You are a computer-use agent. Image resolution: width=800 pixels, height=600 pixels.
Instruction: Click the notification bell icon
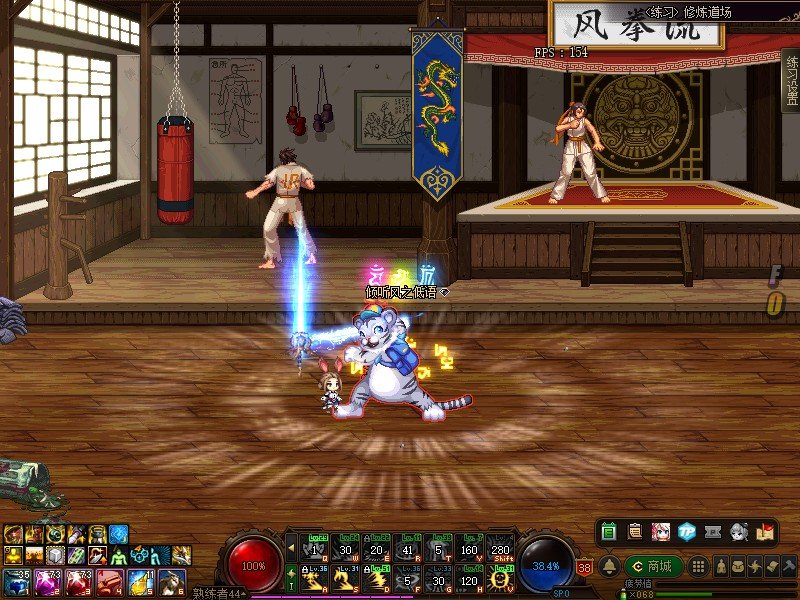point(608,566)
